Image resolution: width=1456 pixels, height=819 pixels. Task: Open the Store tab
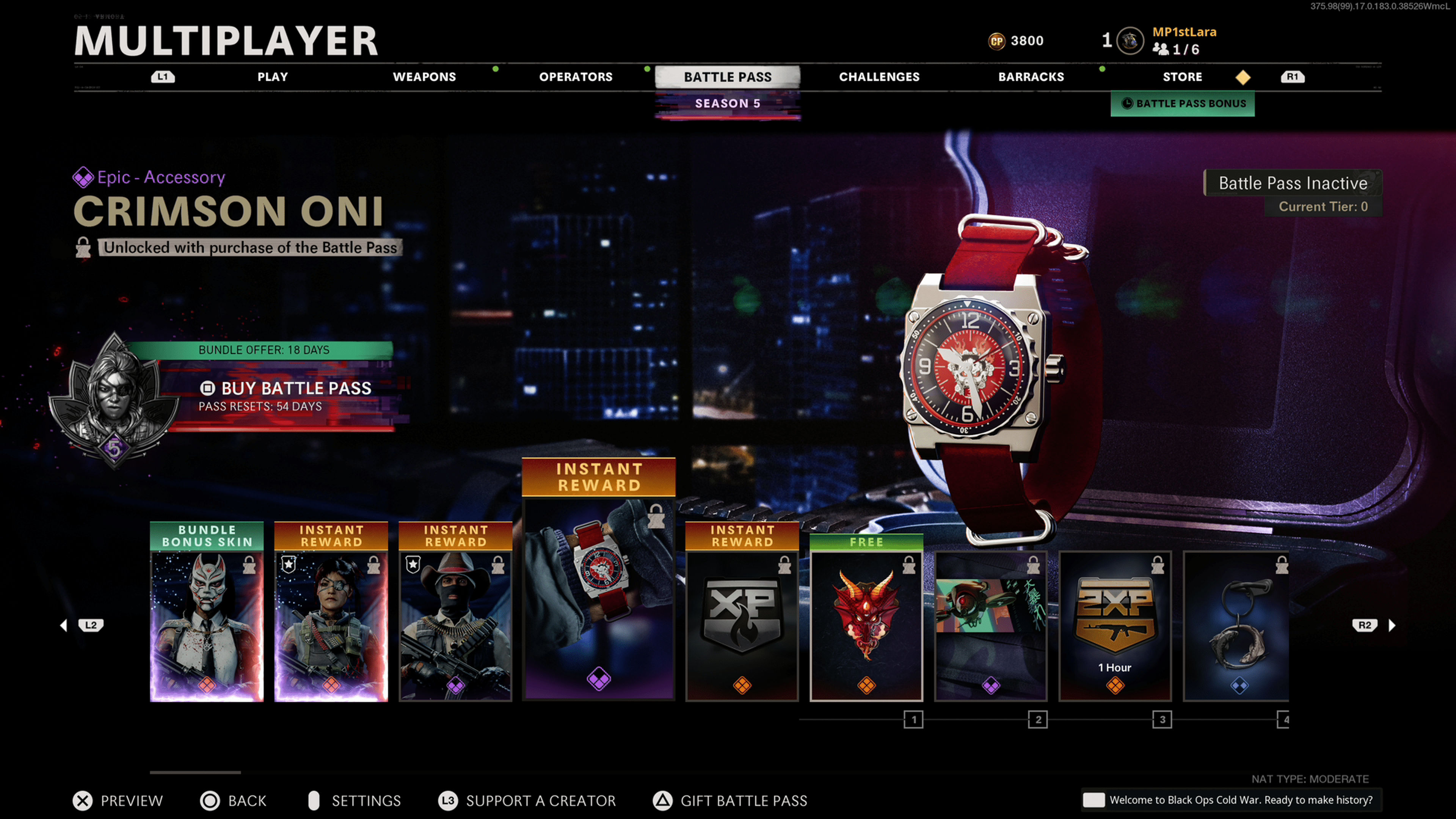tap(1182, 77)
